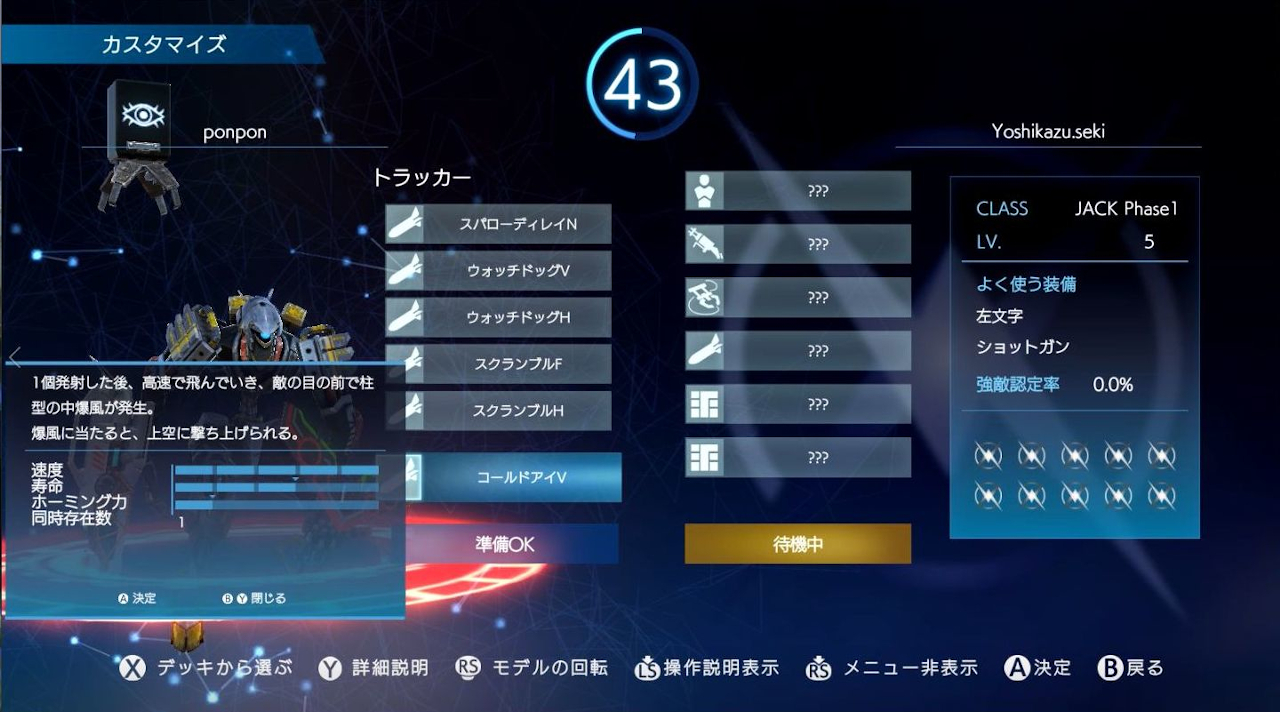This screenshot has height=712, width=1280.
Task: Select the ウォッチドッグH tracker entry
Action: pos(498,317)
